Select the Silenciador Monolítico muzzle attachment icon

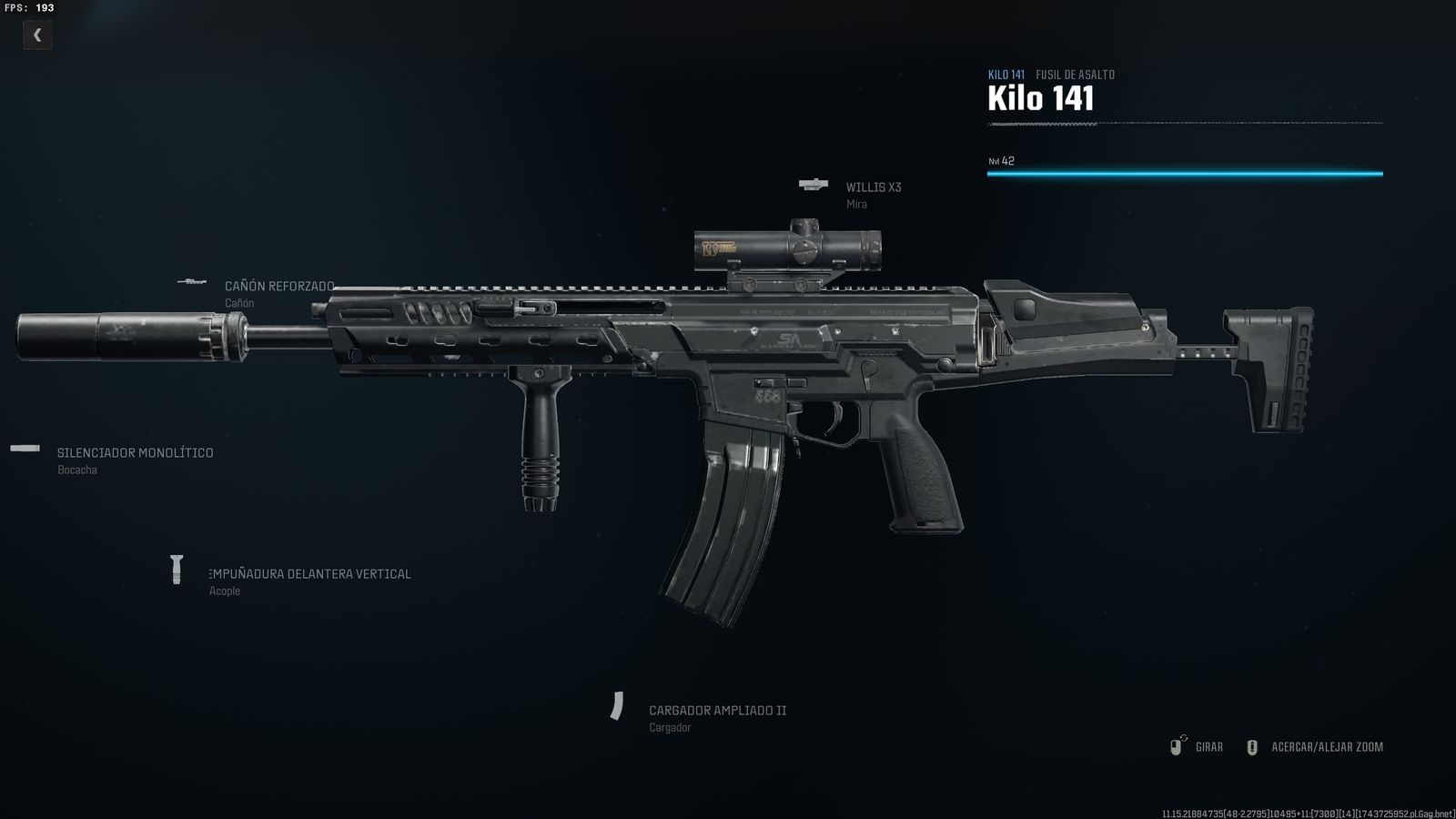(22, 449)
